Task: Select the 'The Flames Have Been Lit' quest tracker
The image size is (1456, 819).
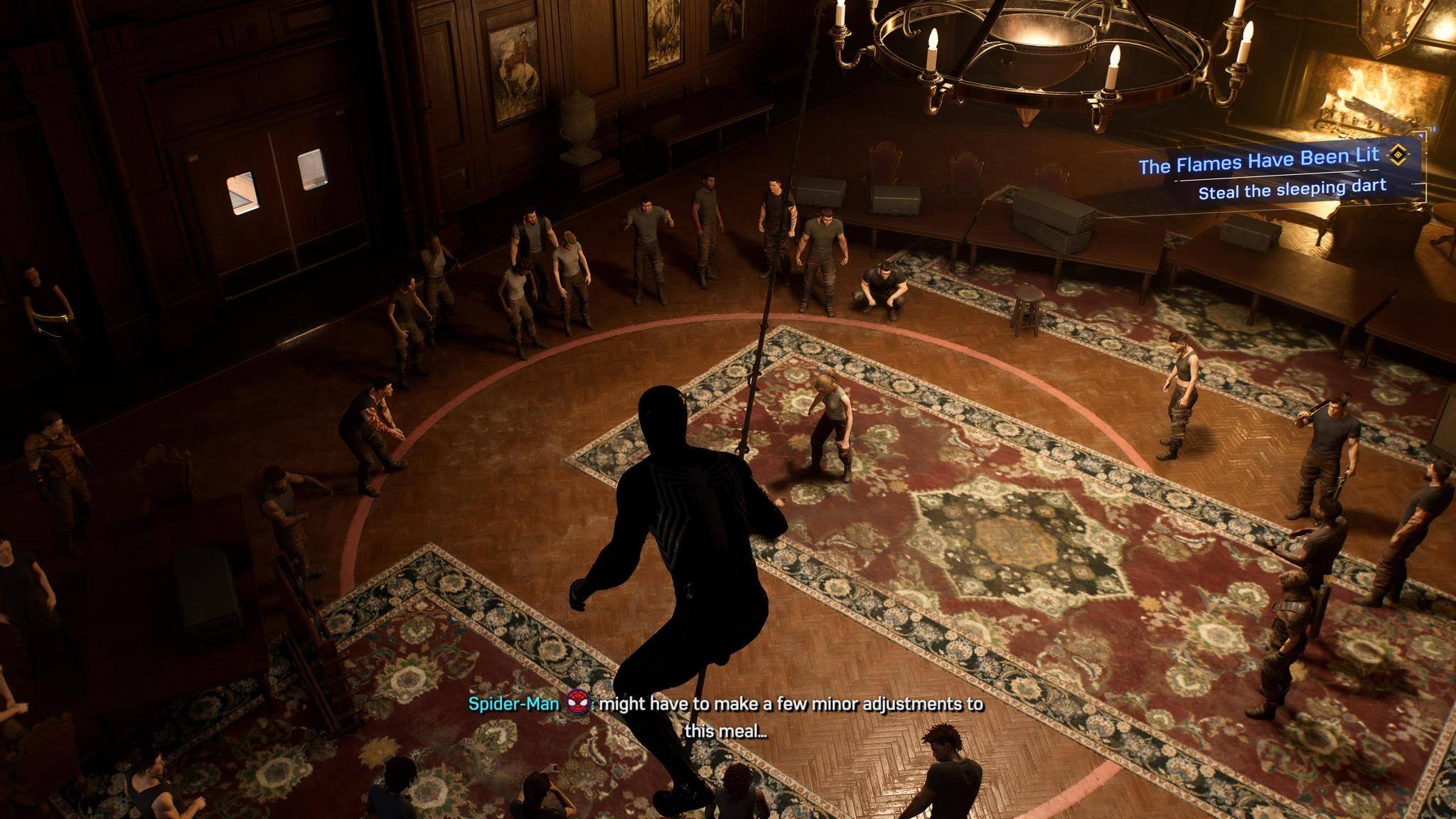Action: click(x=1258, y=161)
